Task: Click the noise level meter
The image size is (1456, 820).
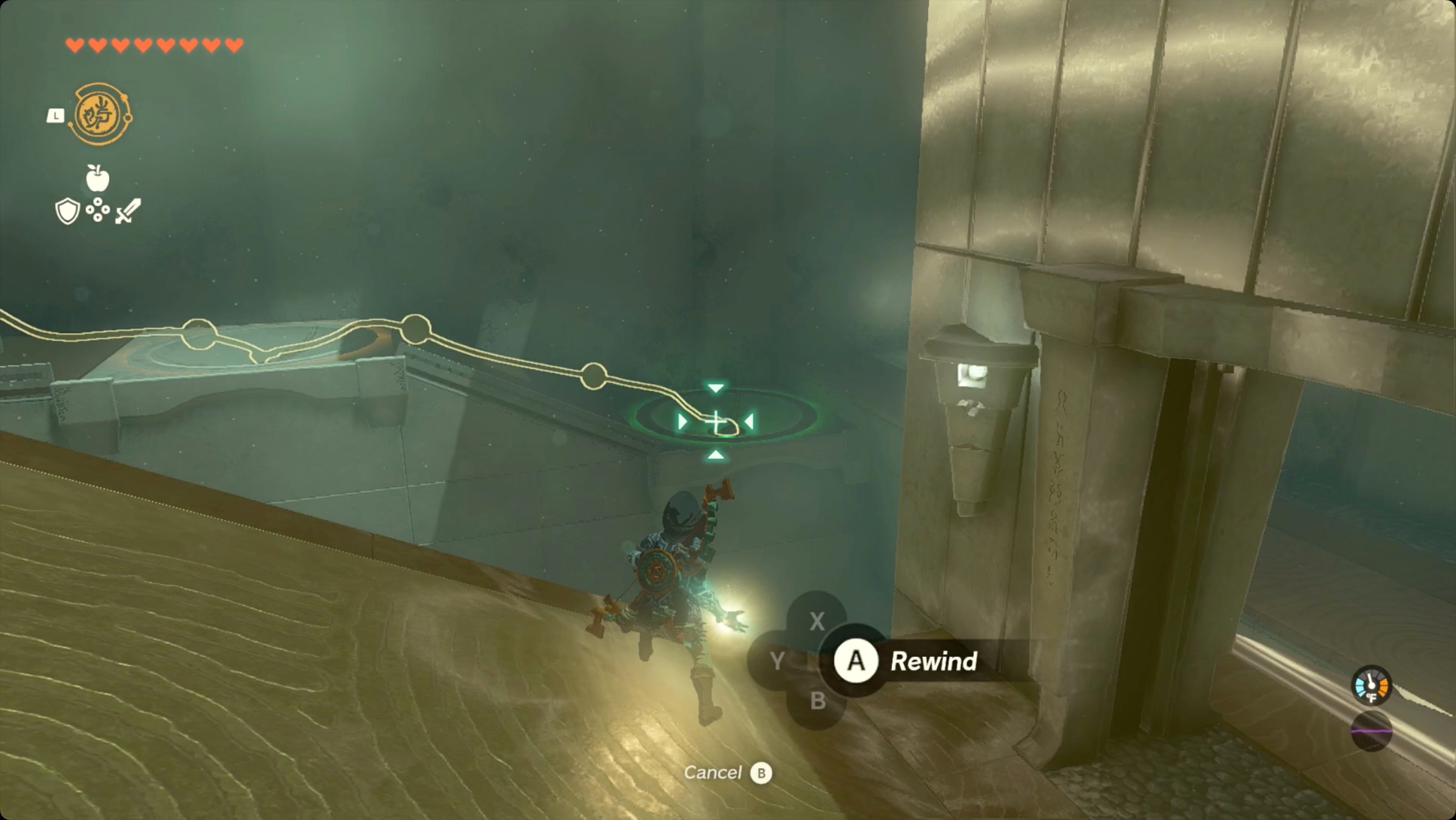Action: (x=1371, y=731)
